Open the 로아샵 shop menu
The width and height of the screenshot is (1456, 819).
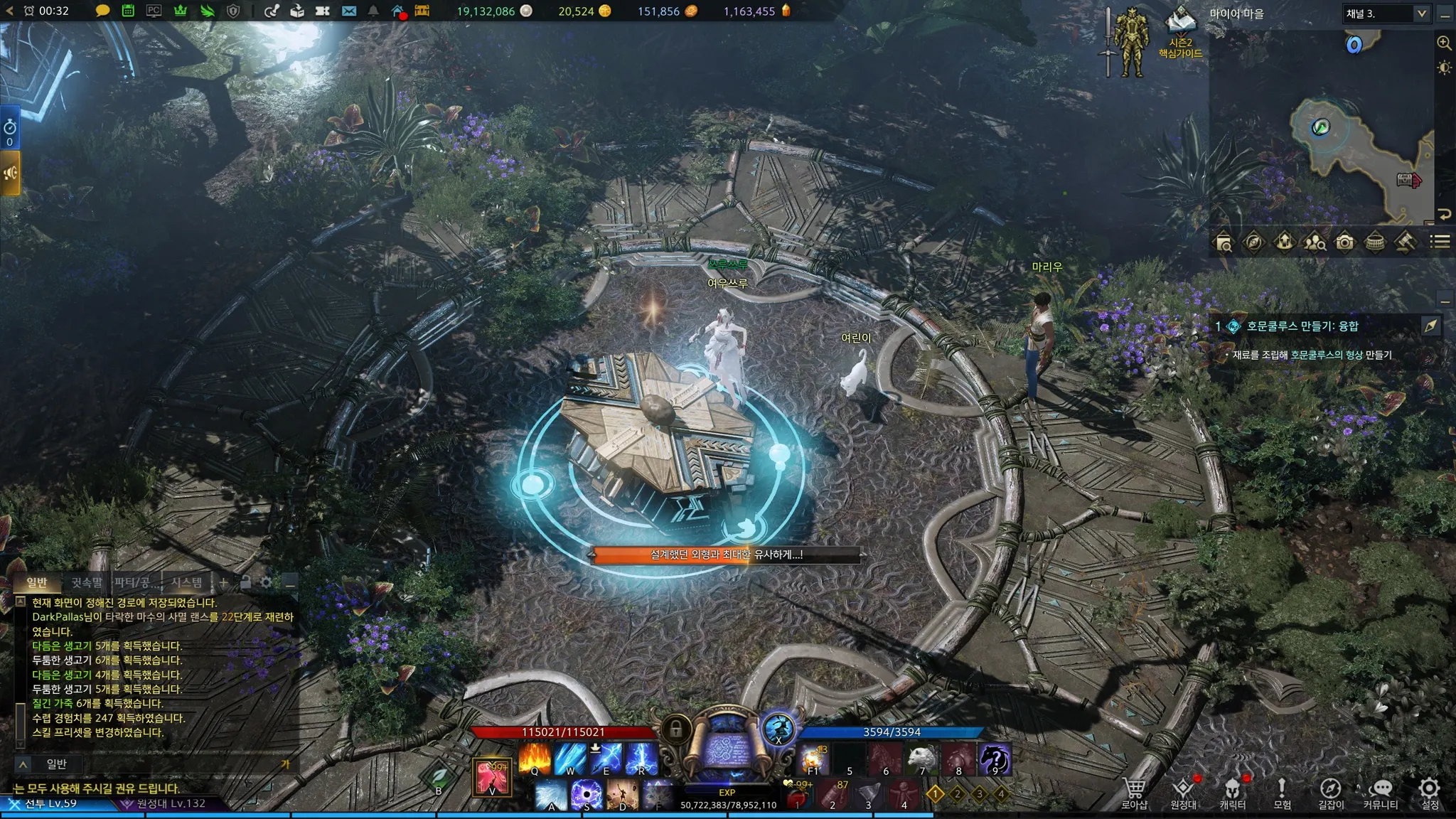click(1134, 791)
